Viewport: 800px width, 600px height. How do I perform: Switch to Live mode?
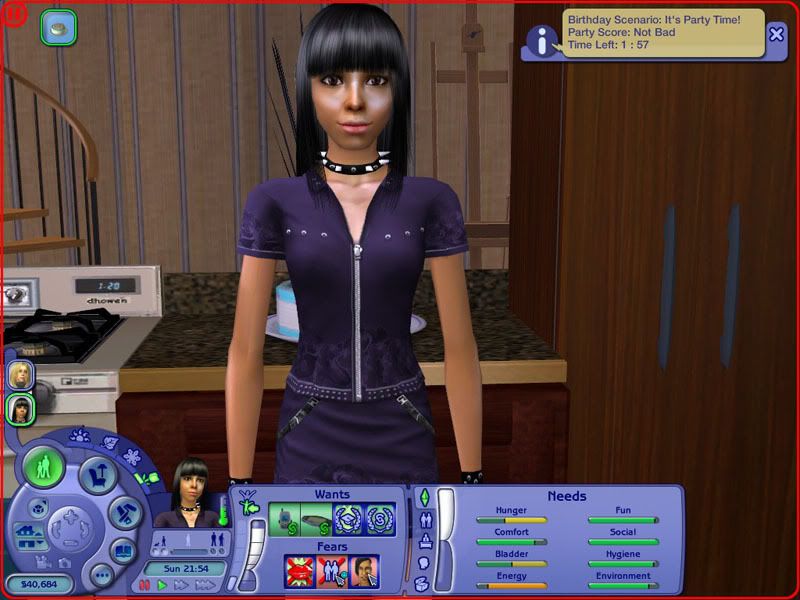click(x=45, y=468)
